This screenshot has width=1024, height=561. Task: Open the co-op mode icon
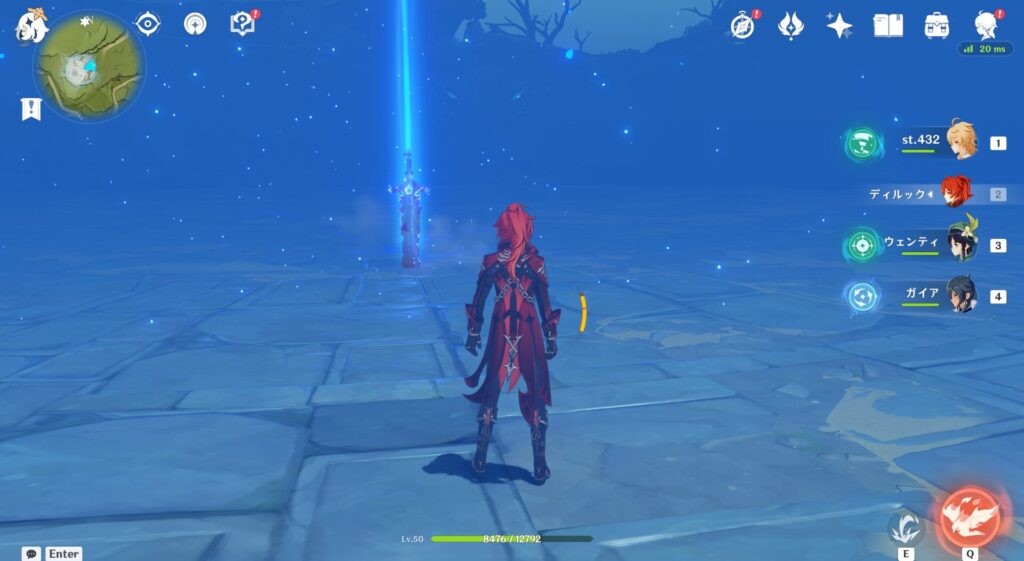195,23
